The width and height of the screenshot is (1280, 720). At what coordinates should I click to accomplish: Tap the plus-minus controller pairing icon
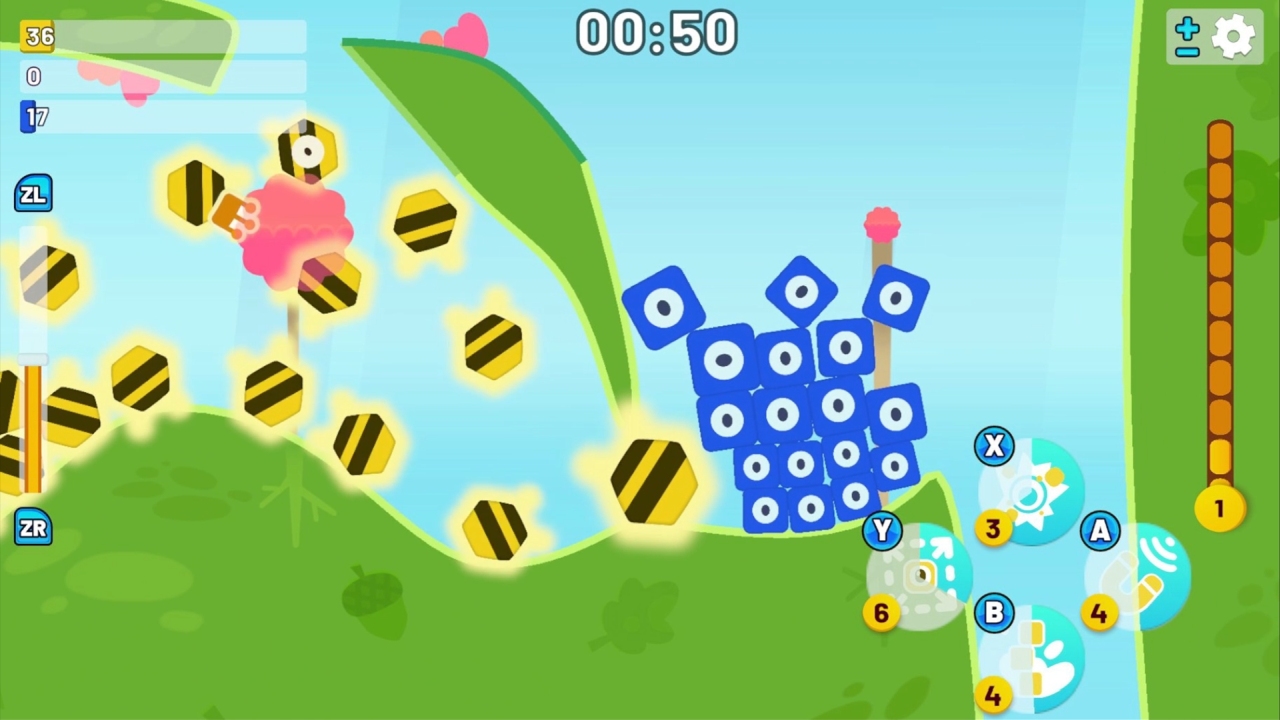(1186, 36)
